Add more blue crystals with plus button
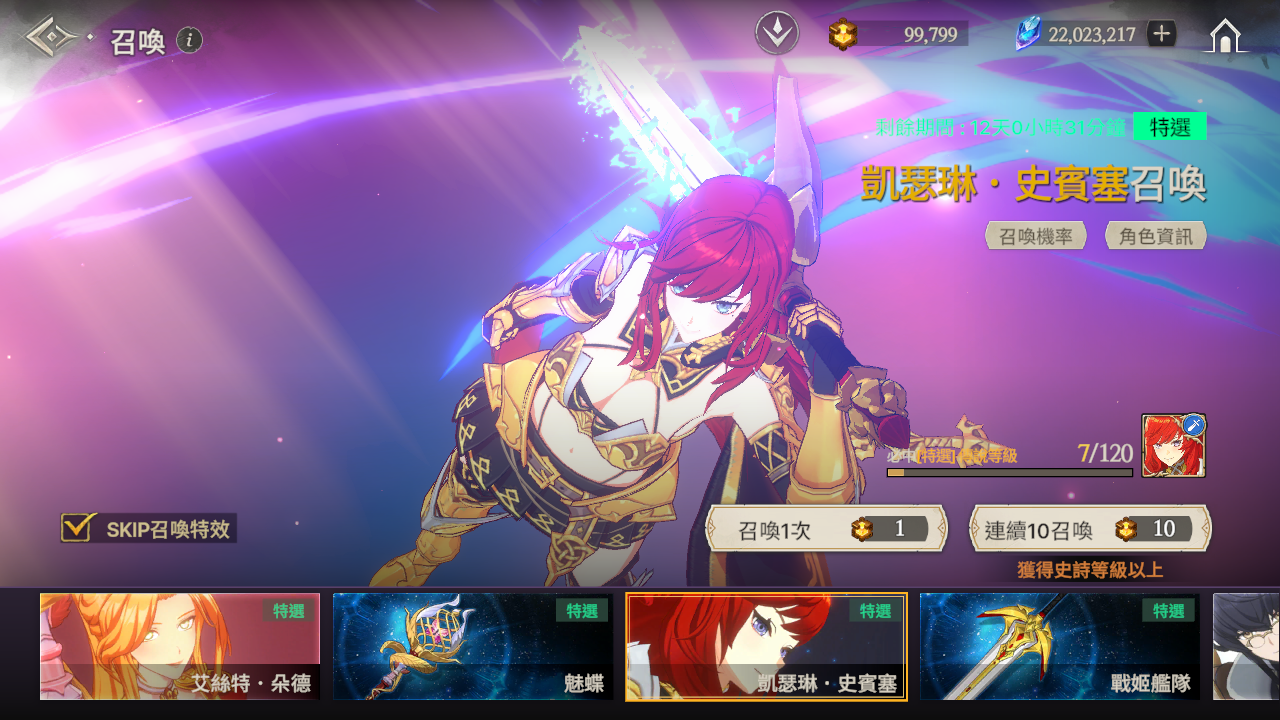The height and width of the screenshot is (720, 1280). coord(1161,34)
